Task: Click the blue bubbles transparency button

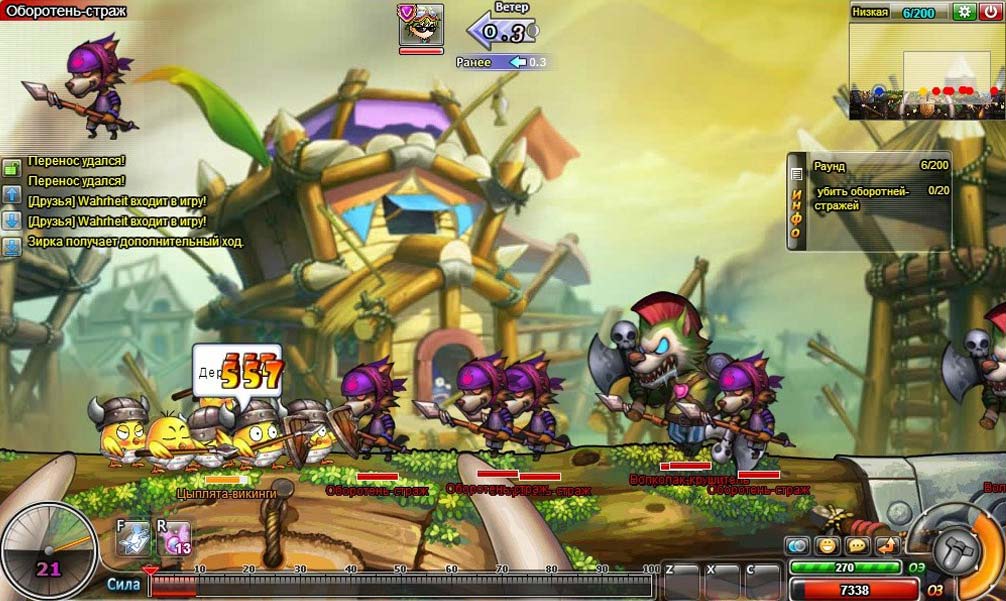Action: click(x=797, y=546)
